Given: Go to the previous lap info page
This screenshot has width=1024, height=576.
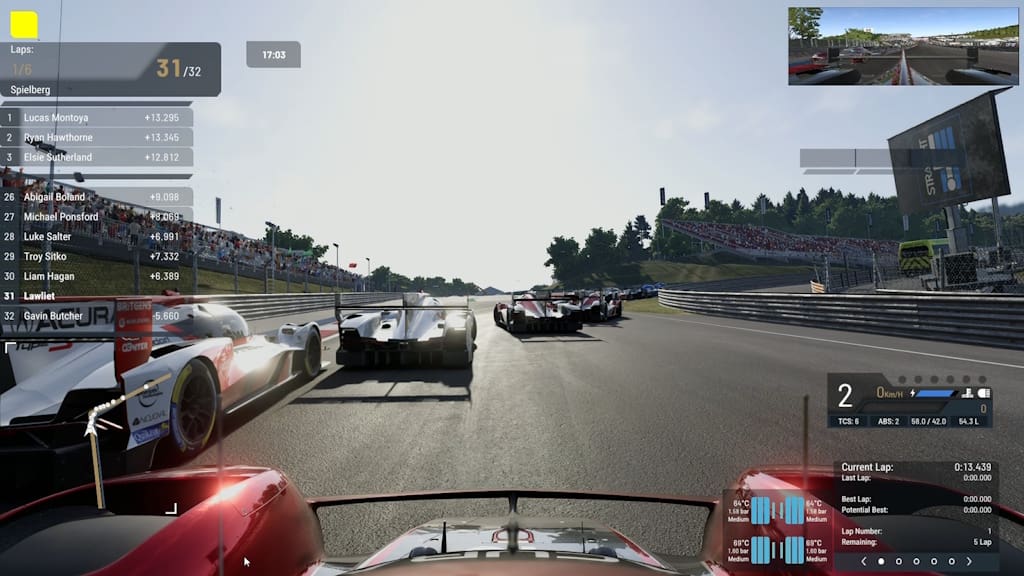Looking at the screenshot, I should [x=864, y=561].
